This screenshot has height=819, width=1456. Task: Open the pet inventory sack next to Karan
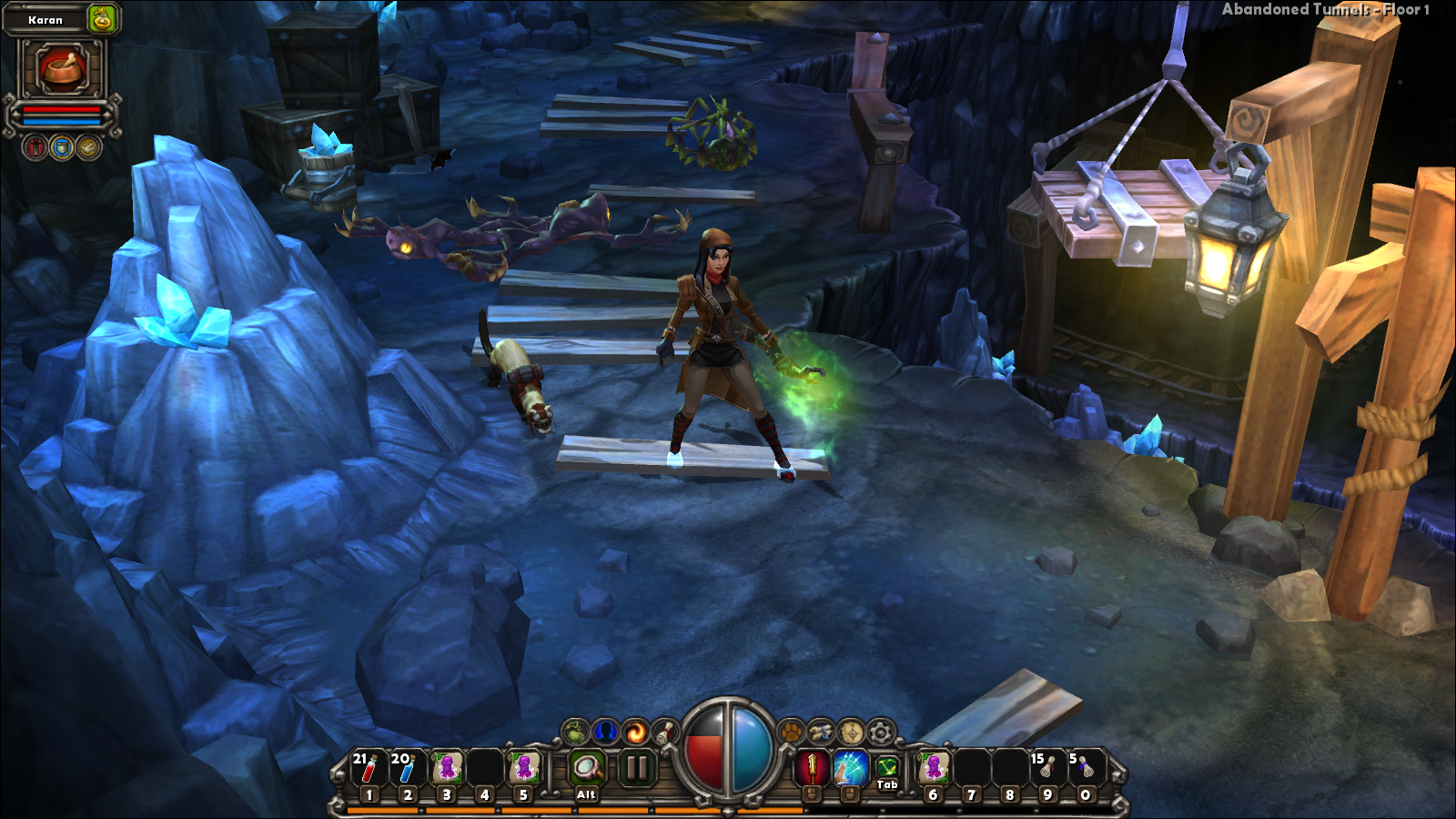[x=103, y=18]
